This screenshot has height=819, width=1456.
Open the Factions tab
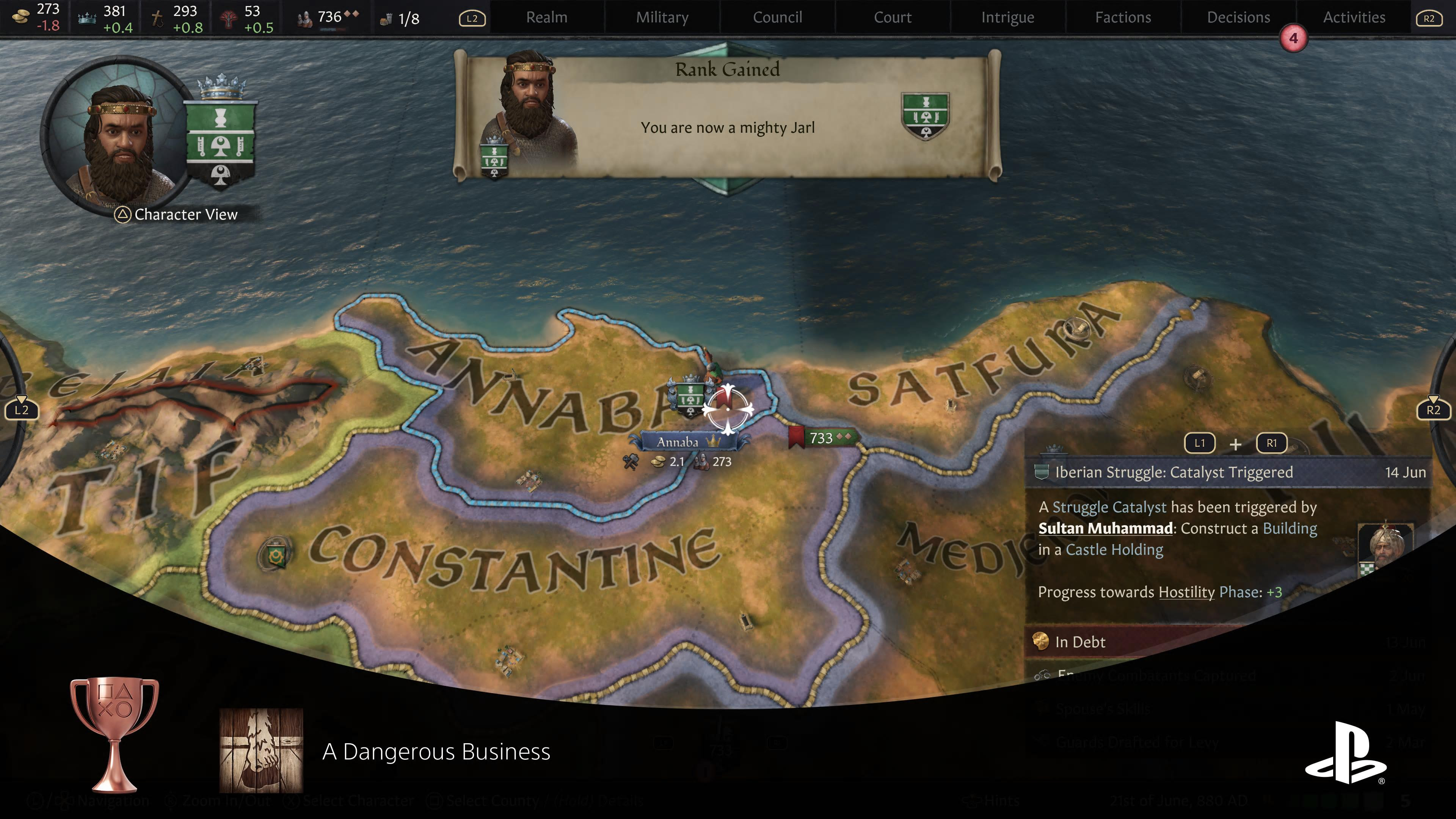(1122, 17)
